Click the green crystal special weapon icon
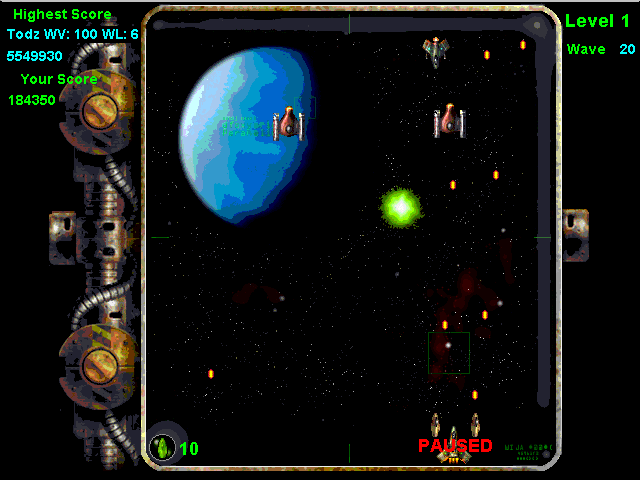640x480 pixels. point(161,447)
